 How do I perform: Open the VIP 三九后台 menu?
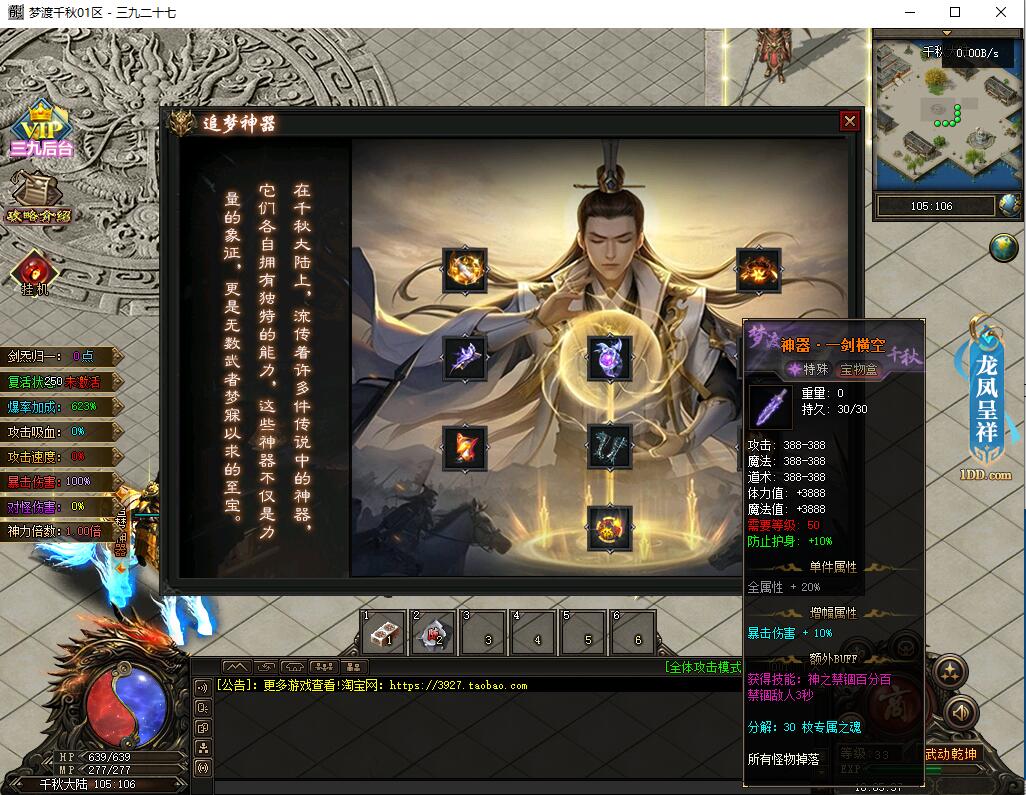42,129
